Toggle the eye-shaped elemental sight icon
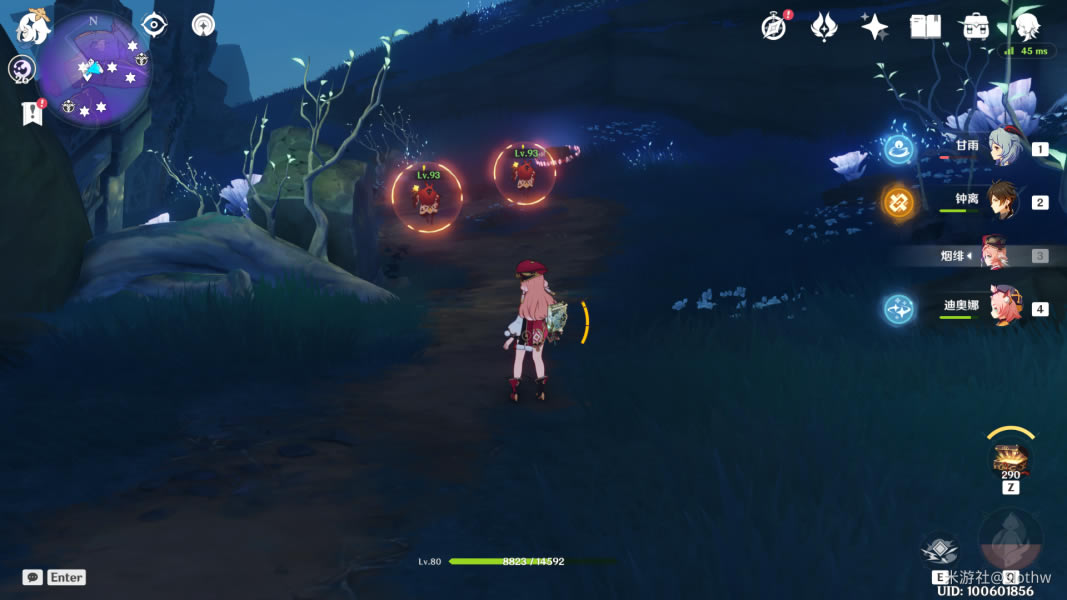 pos(154,25)
